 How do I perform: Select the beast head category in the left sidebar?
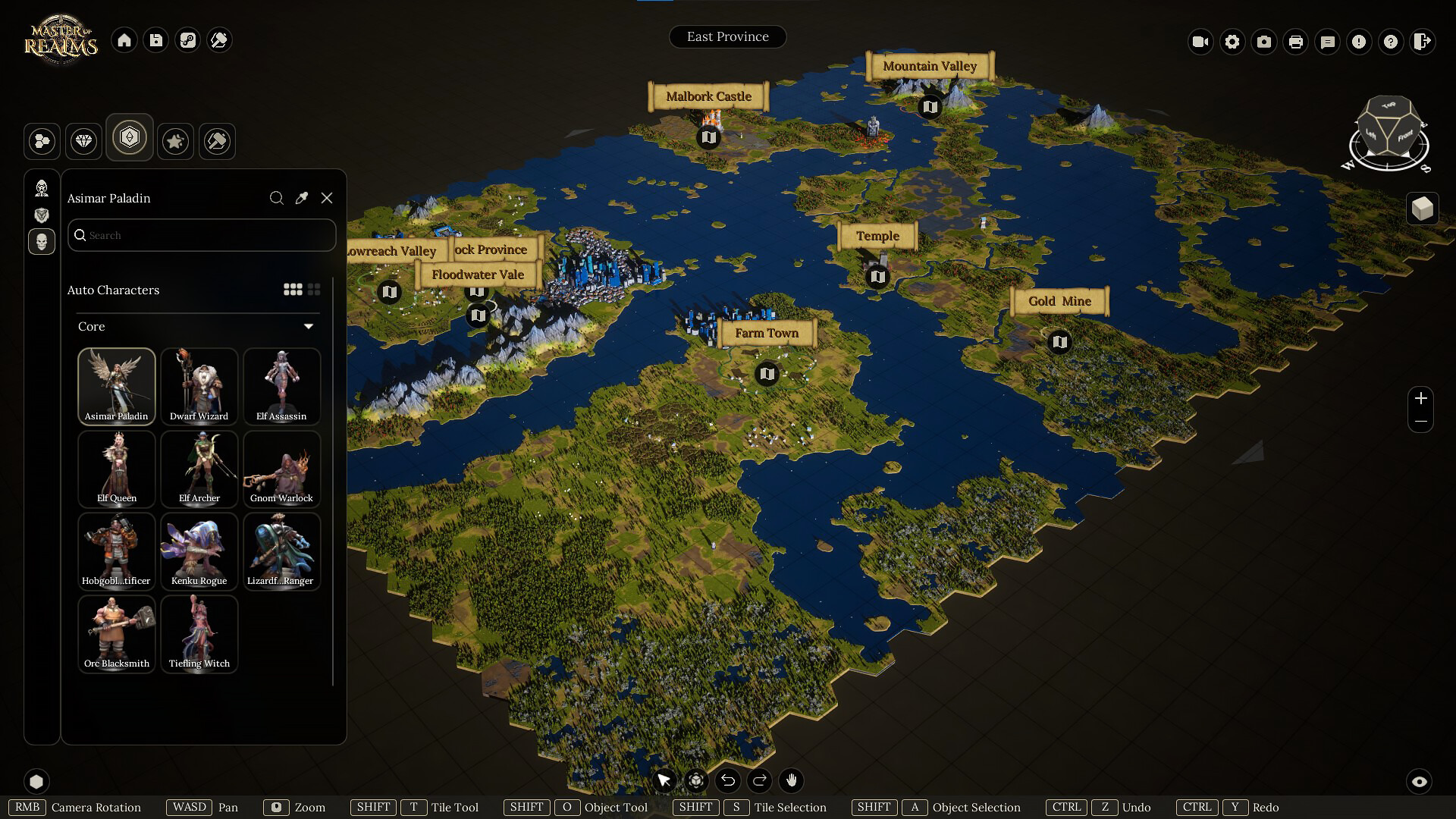(x=42, y=215)
